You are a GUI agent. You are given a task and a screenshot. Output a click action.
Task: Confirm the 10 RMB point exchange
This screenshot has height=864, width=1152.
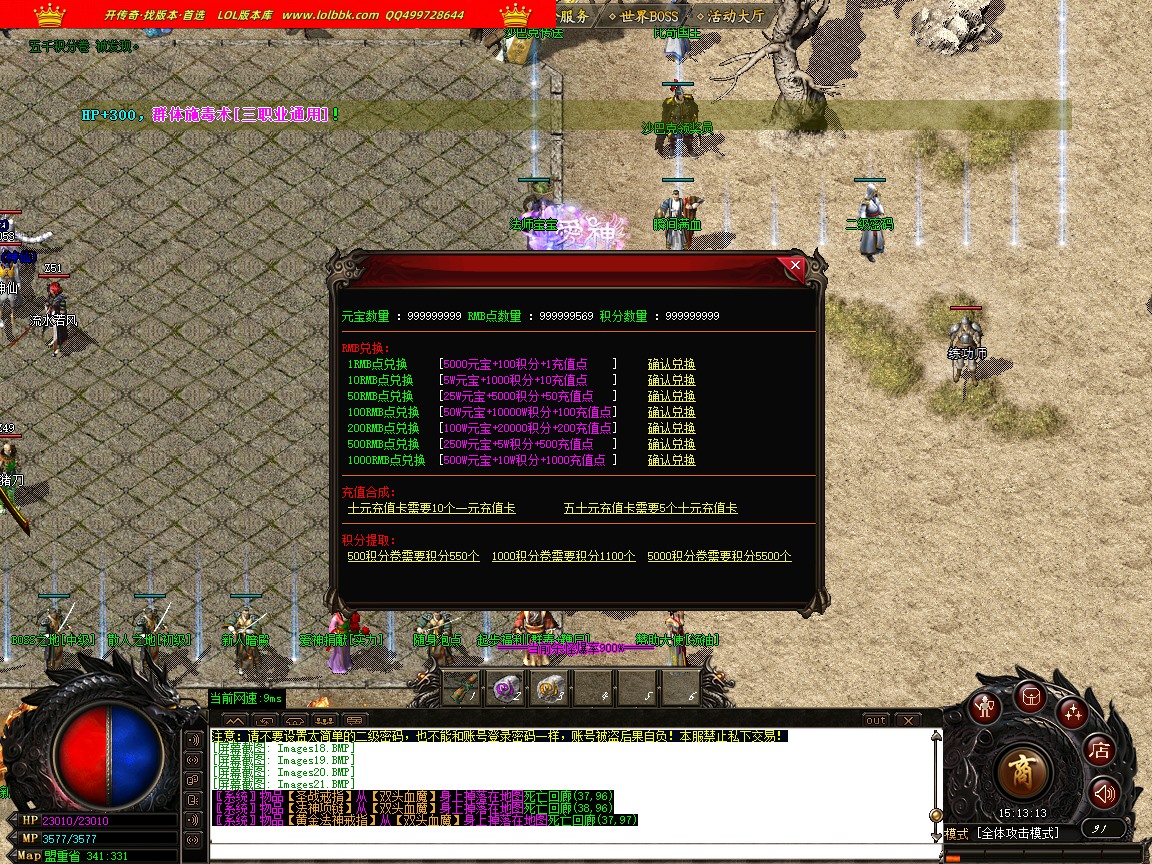[x=671, y=381]
